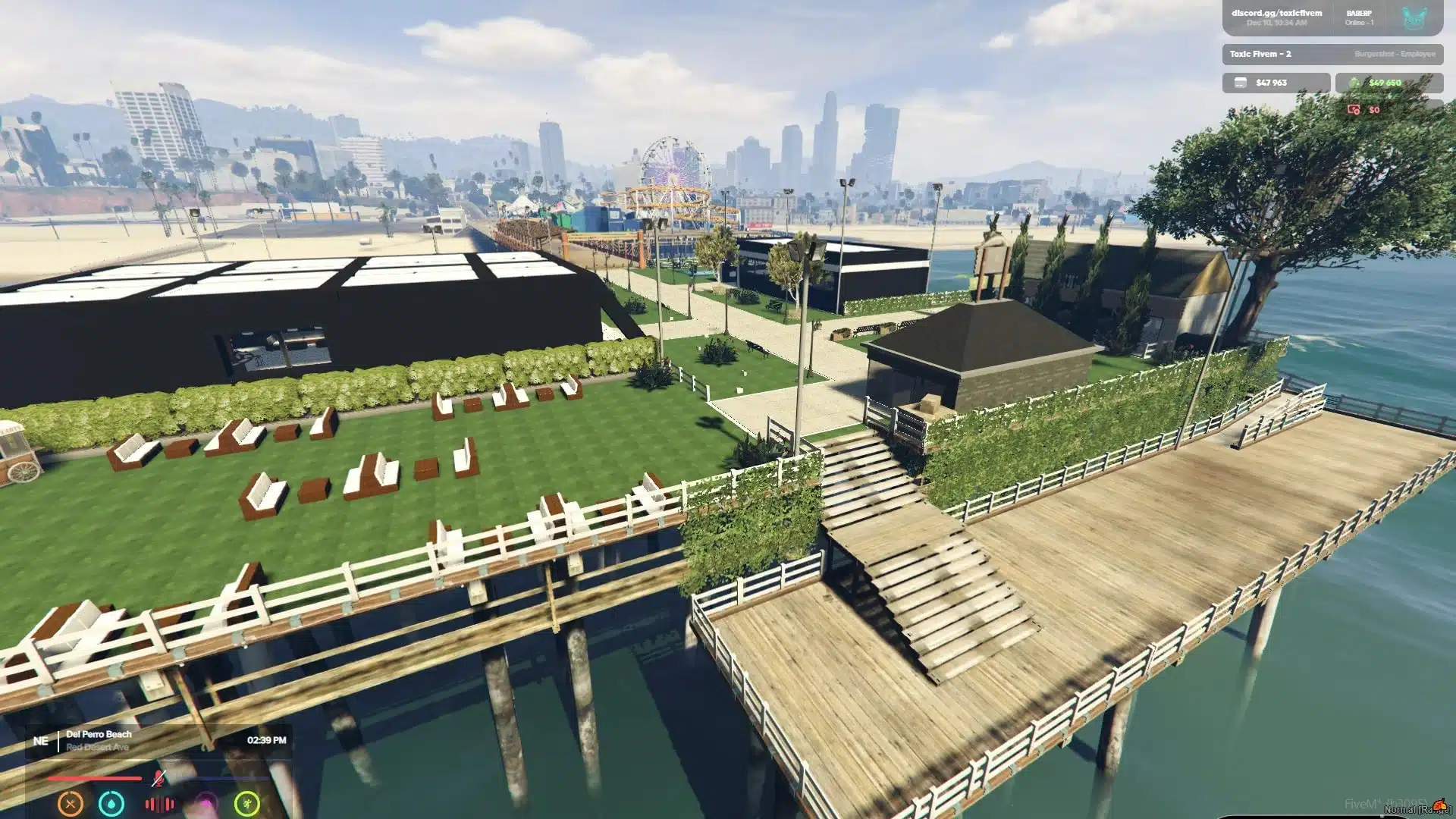
Task: Select the stamina running man icon
Action: (x=248, y=805)
